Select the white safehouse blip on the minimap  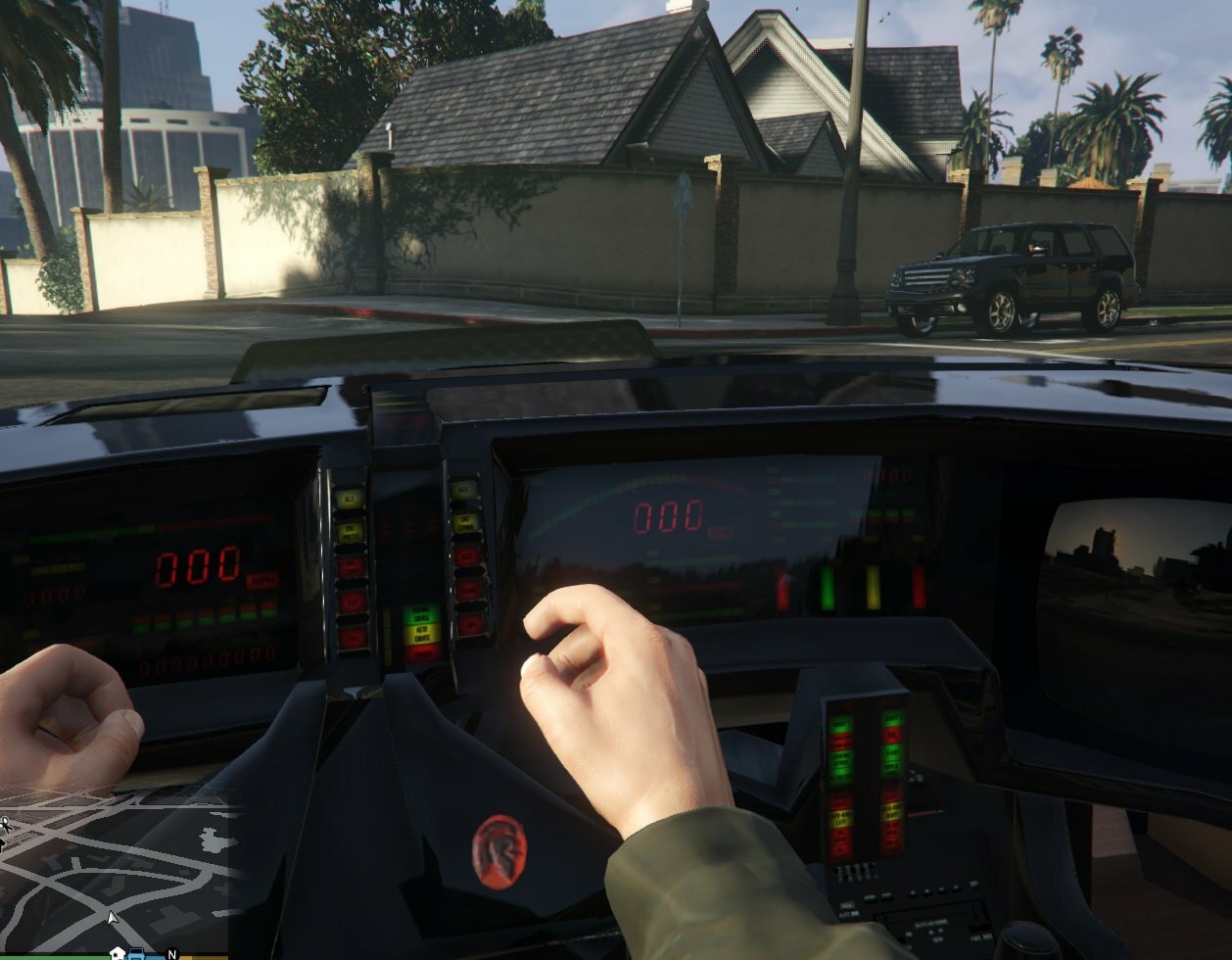pyautogui.click(x=118, y=953)
